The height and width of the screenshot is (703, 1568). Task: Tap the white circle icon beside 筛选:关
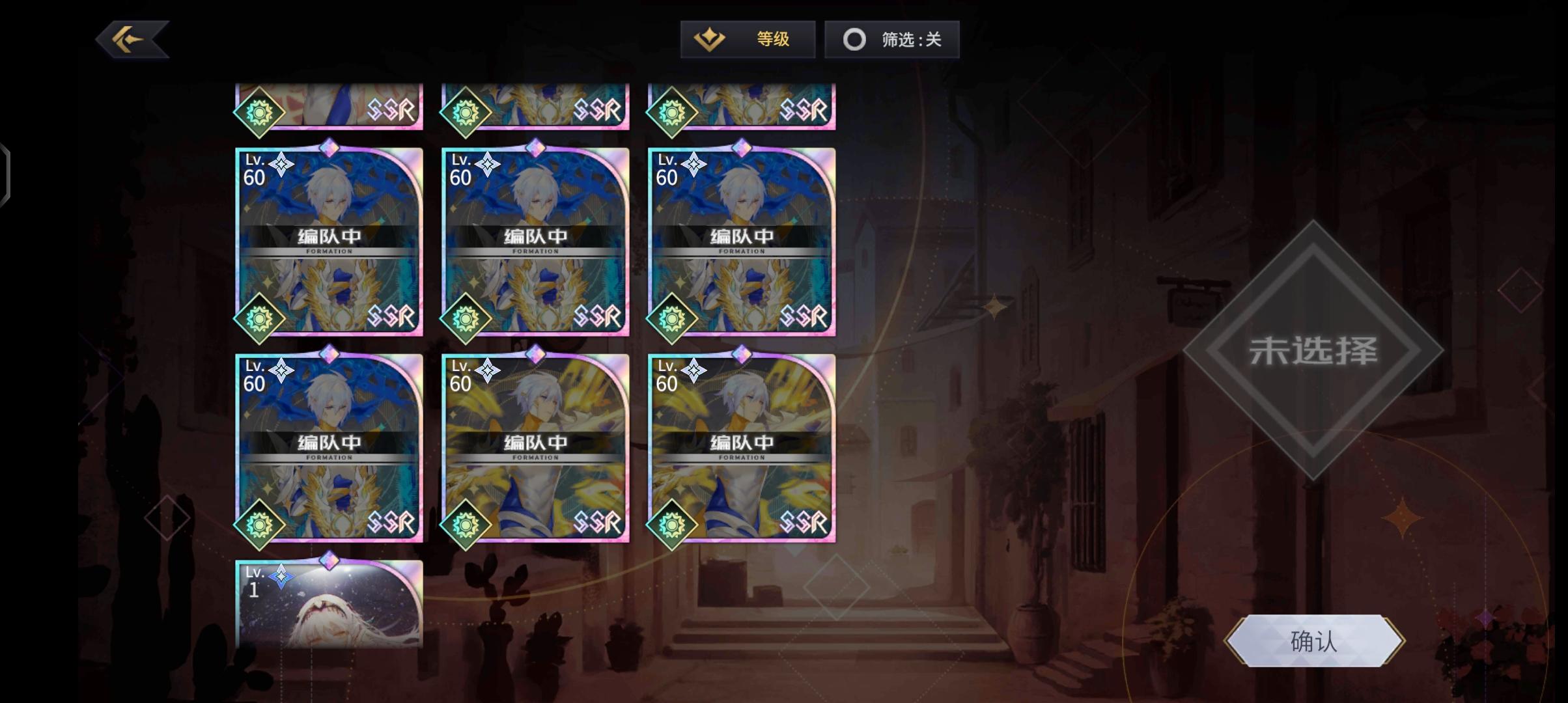pyautogui.click(x=854, y=39)
